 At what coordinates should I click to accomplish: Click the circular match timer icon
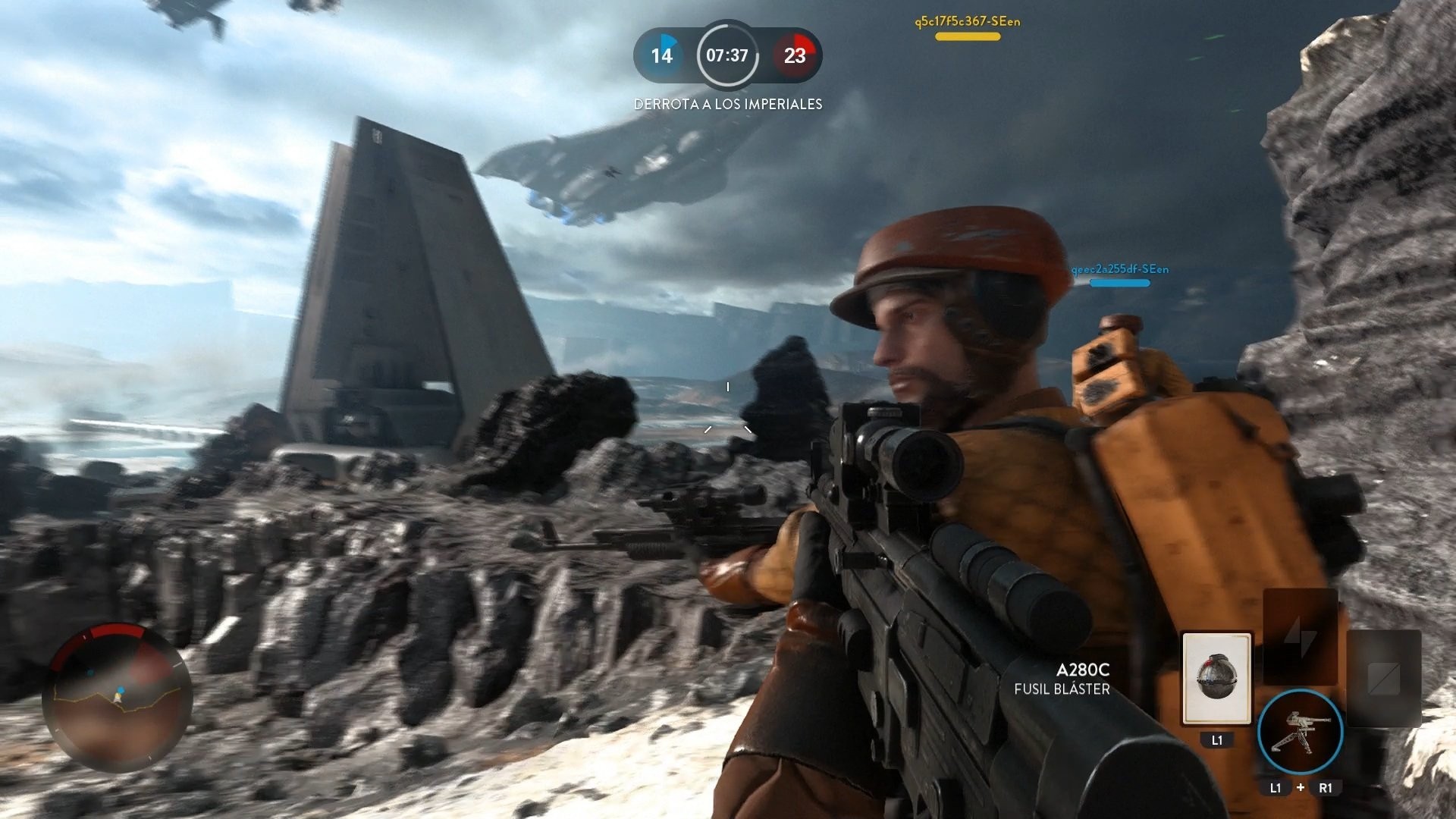[728, 55]
